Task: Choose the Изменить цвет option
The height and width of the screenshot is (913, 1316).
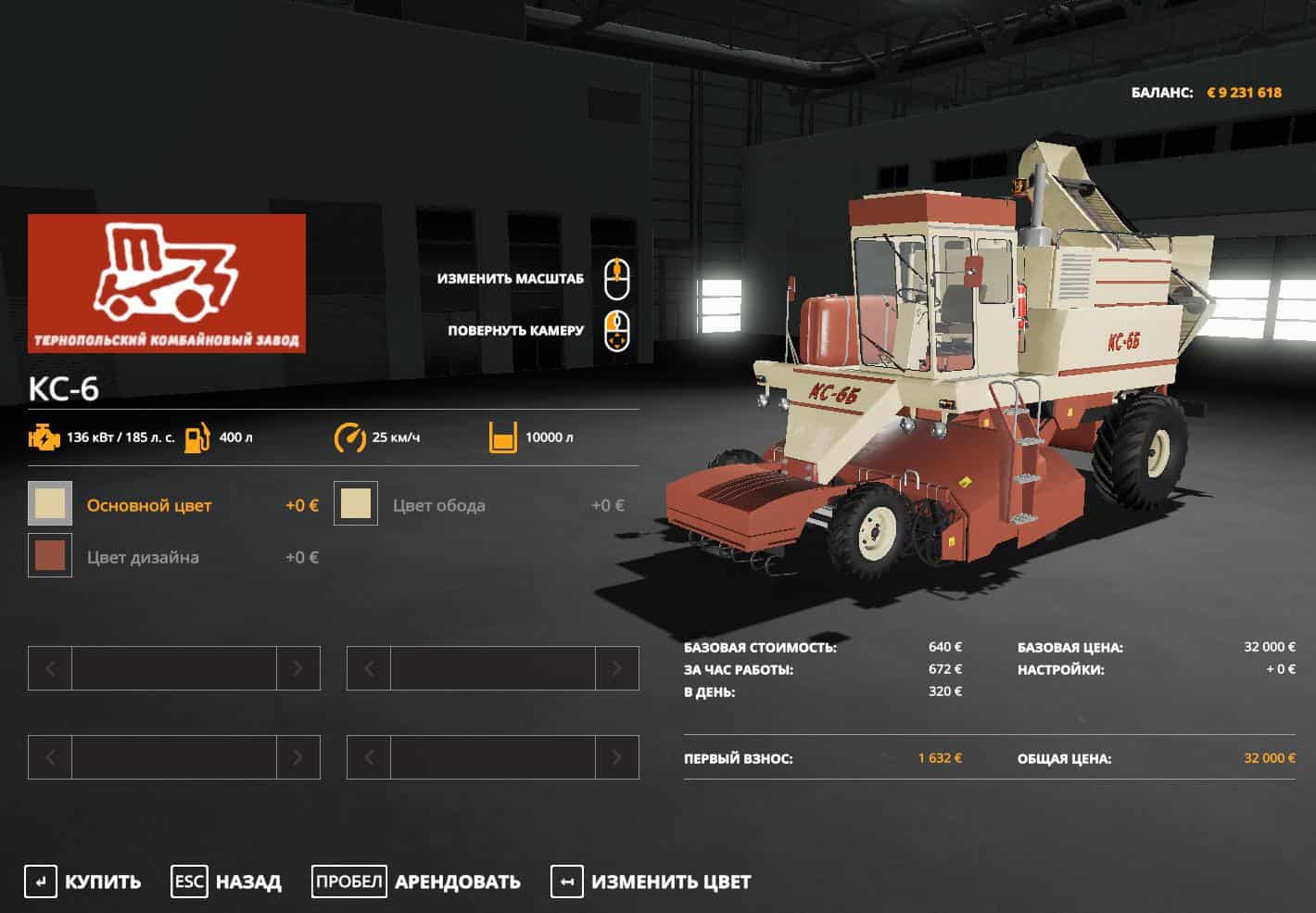Action: tap(652, 881)
